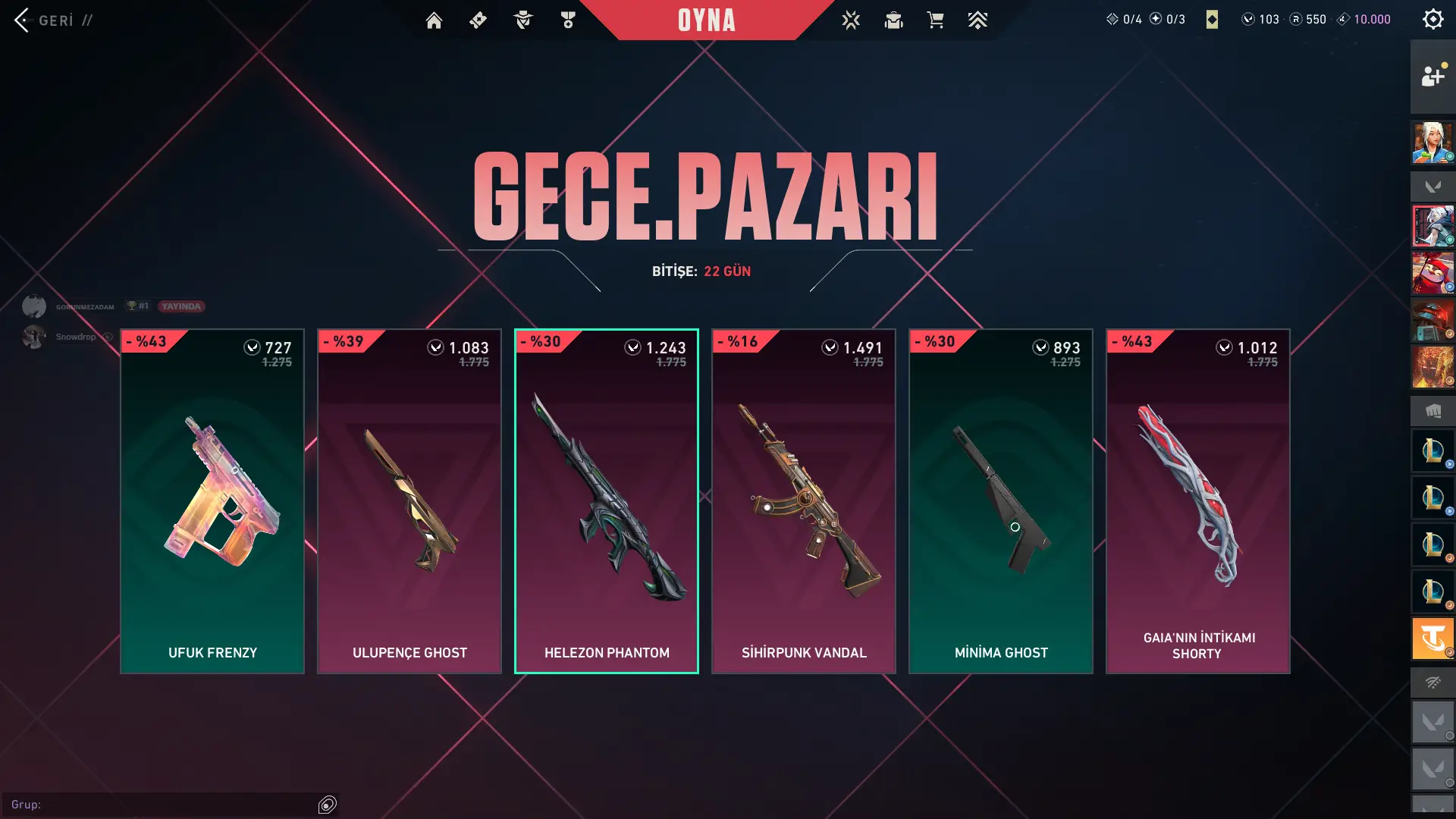Choose the Ulupençe Ghost skin card
This screenshot has height=819, width=1456.
click(x=409, y=500)
